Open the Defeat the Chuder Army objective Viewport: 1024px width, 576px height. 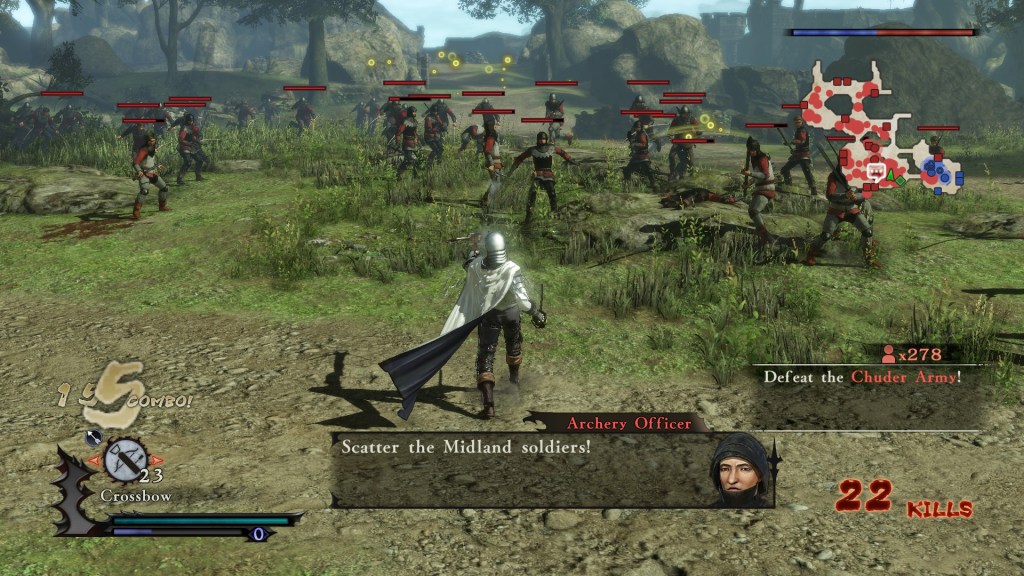[x=861, y=377]
